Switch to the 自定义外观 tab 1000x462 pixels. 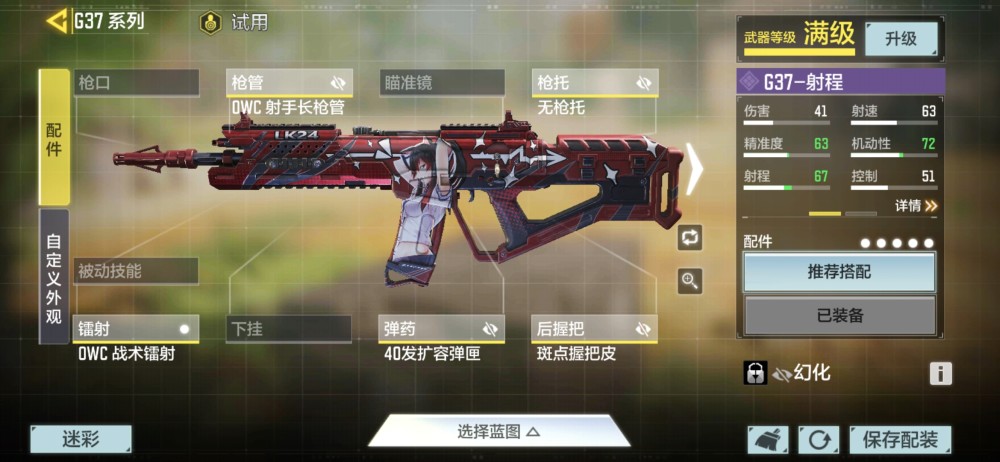tap(54, 276)
